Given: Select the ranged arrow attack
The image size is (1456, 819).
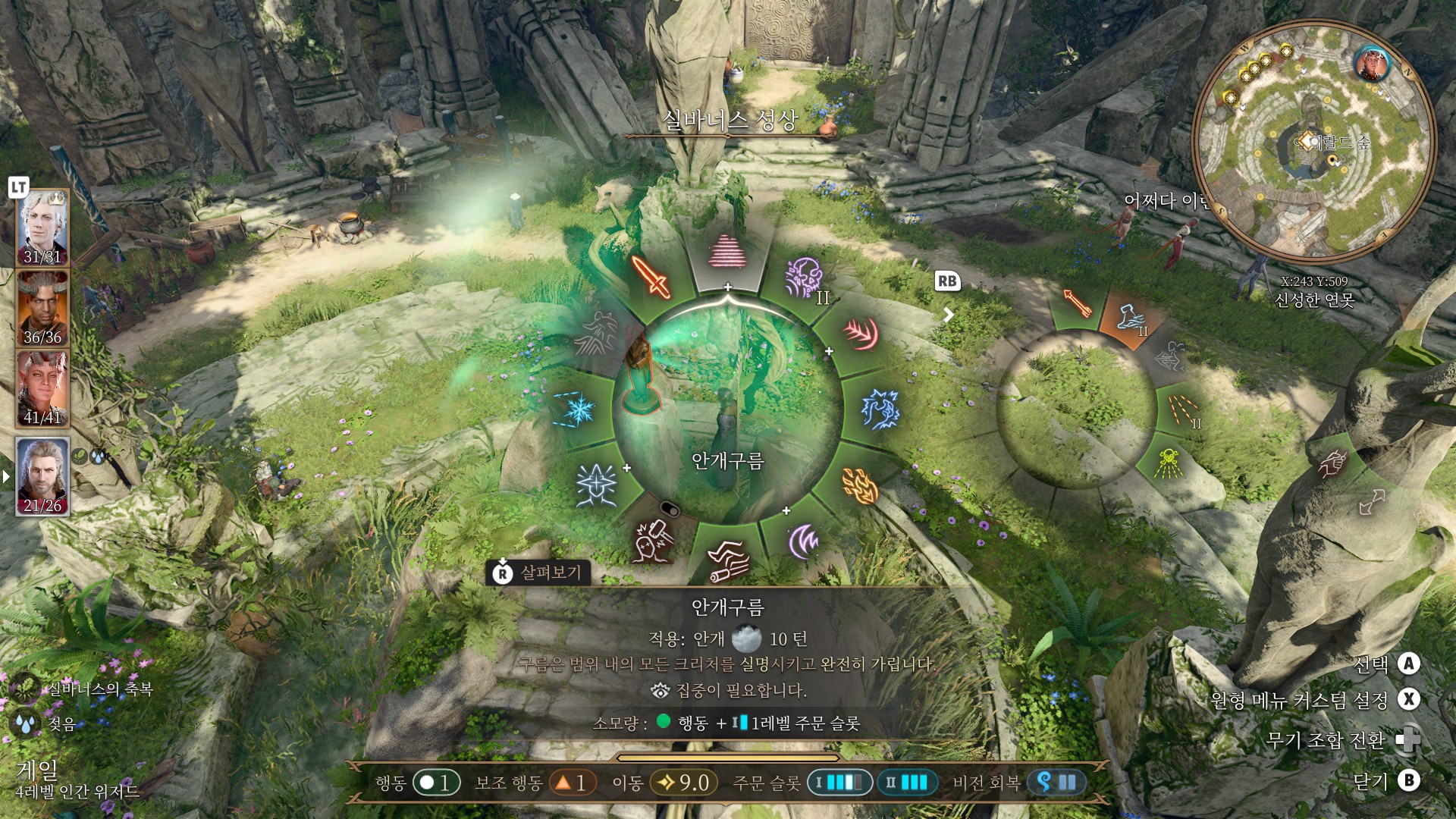Looking at the screenshot, I should (x=1077, y=303).
